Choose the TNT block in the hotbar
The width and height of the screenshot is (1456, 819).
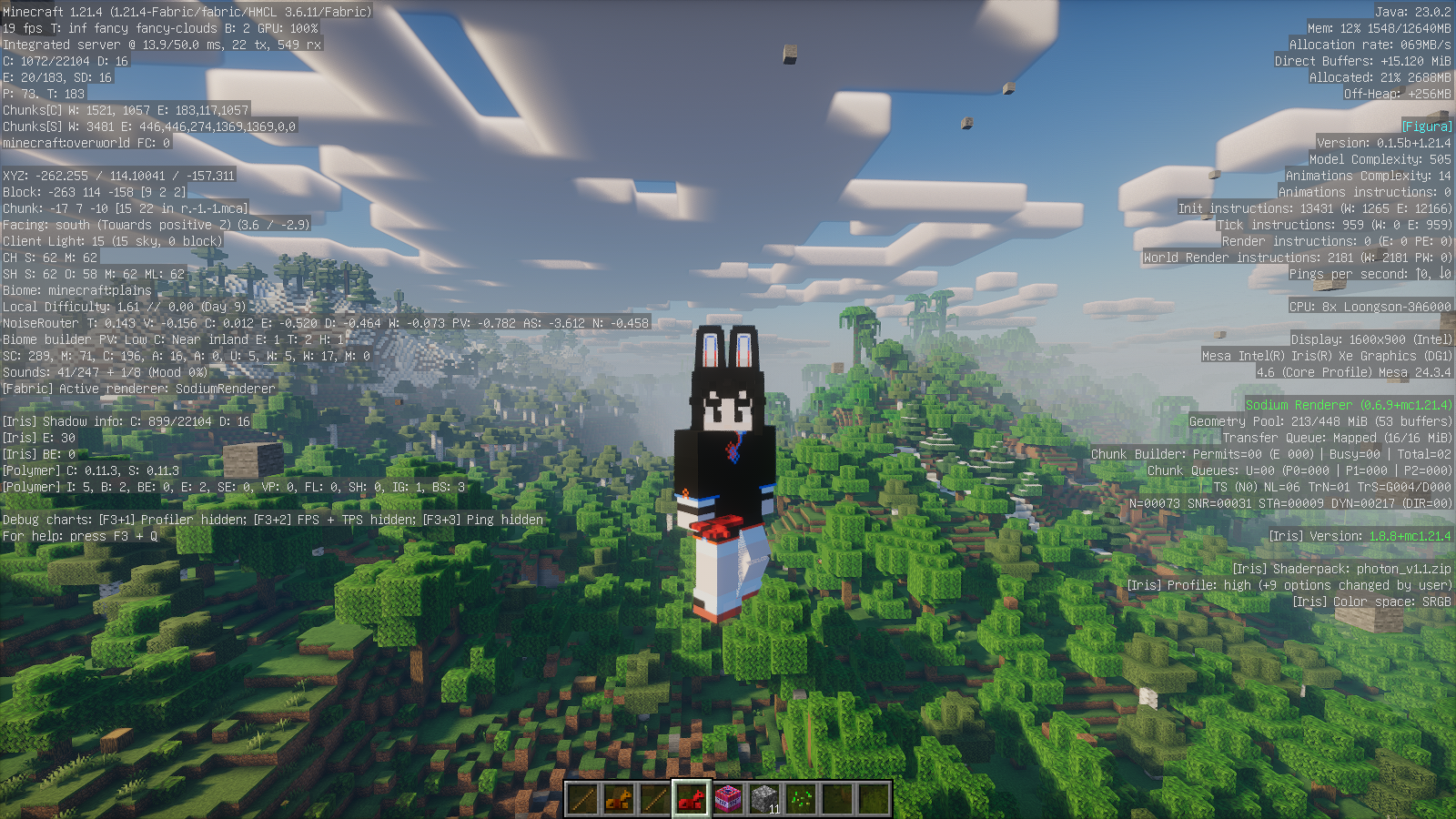click(x=728, y=799)
